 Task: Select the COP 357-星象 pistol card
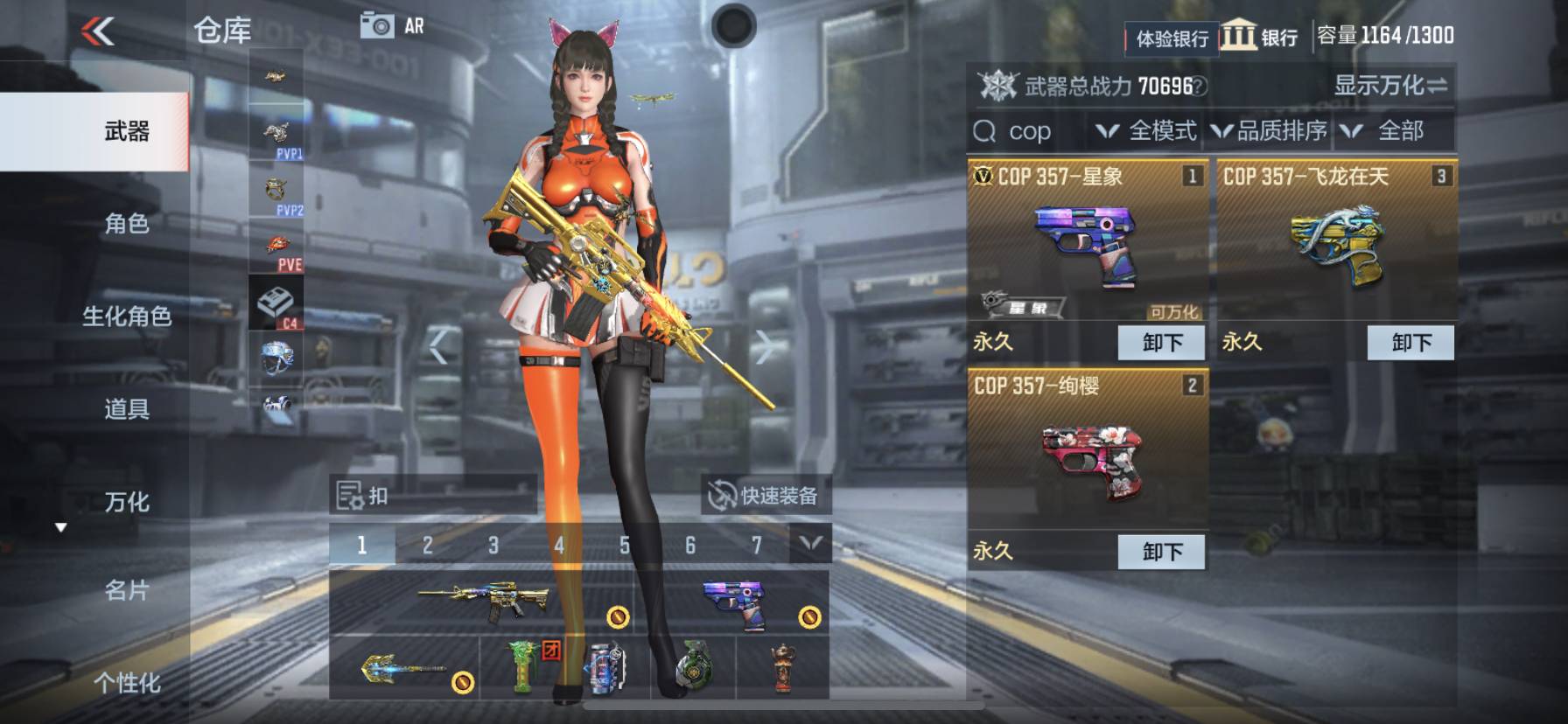[1088, 245]
